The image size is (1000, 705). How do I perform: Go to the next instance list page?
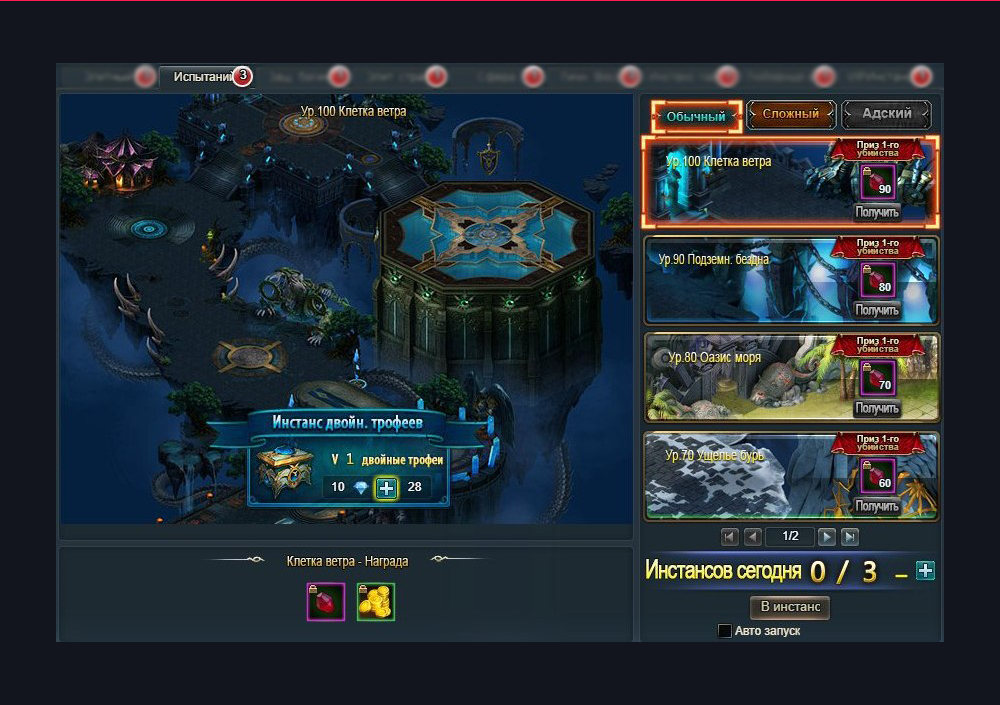tap(827, 537)
